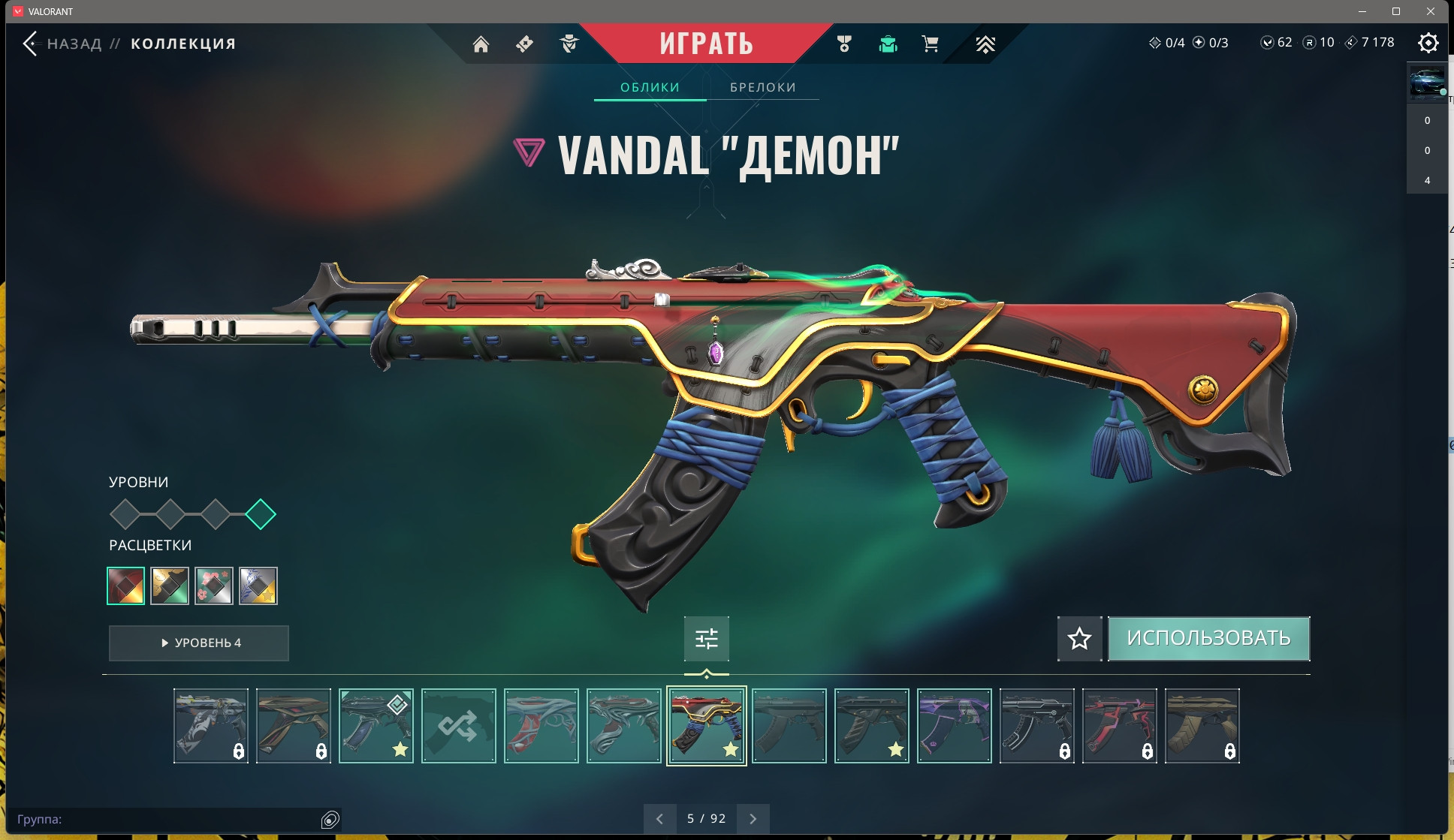Switch to the БРЕЛОКИ tab

pos(762,87)
